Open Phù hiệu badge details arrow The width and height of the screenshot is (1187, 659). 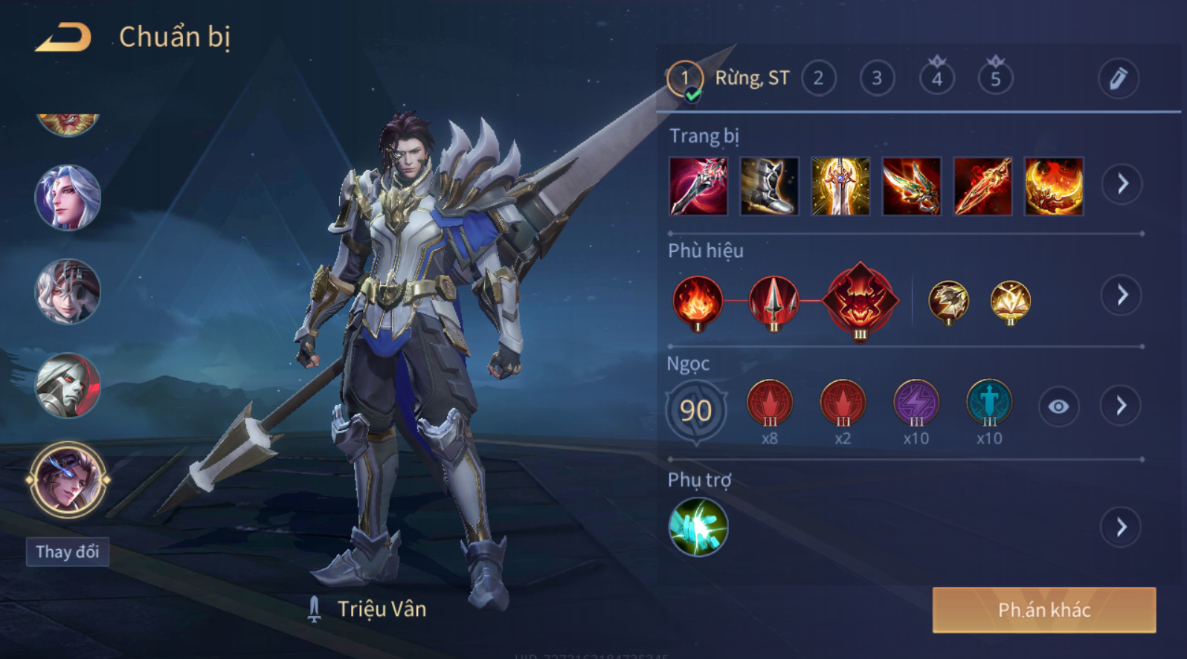point(1121,295)
